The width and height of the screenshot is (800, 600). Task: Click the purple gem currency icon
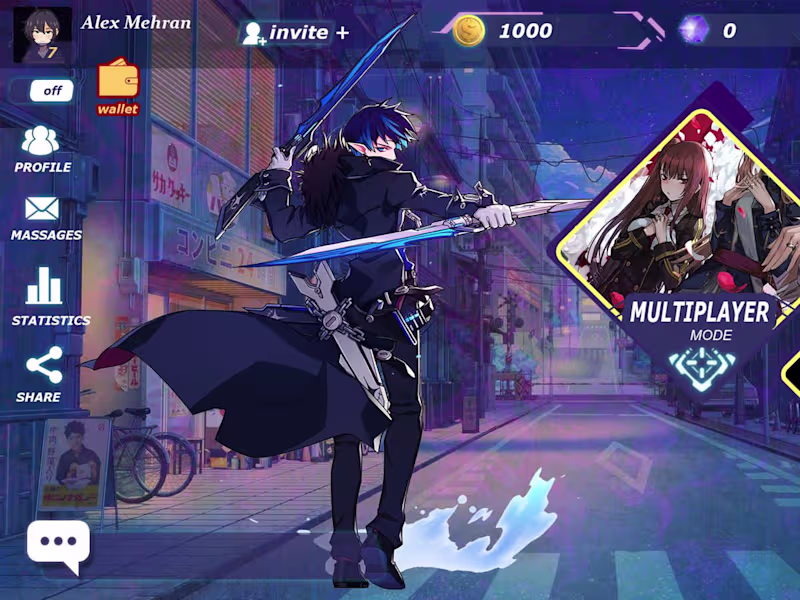pyautogui.click(x=694, y=30)
